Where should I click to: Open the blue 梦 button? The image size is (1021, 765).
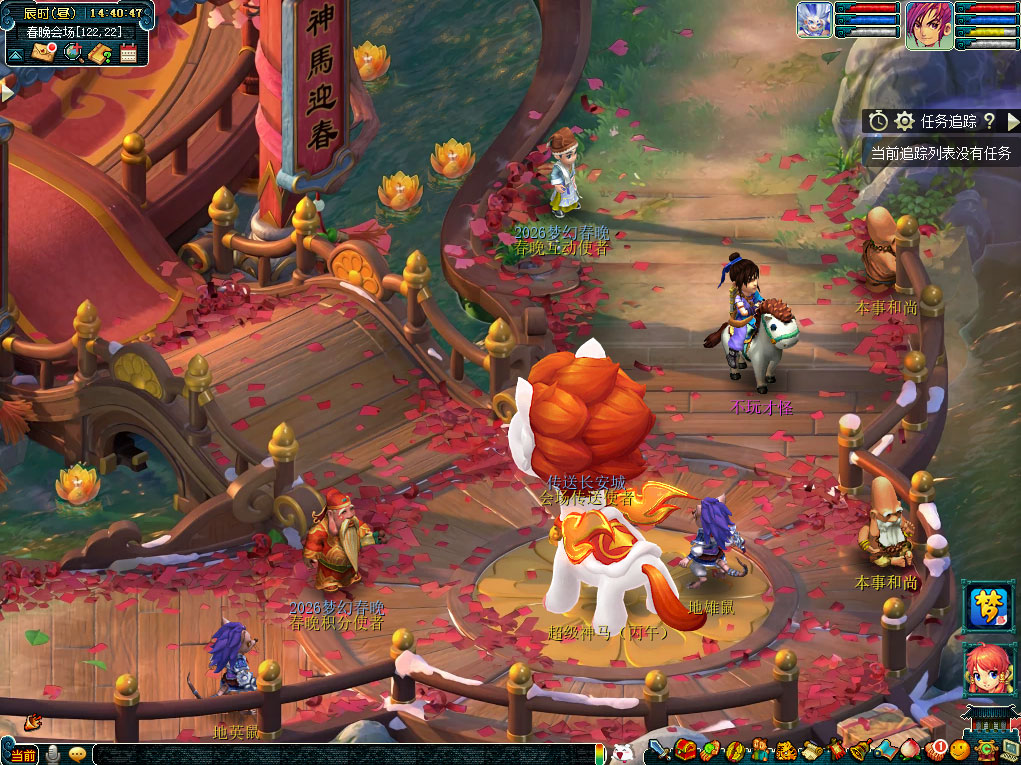coord(989,607)
